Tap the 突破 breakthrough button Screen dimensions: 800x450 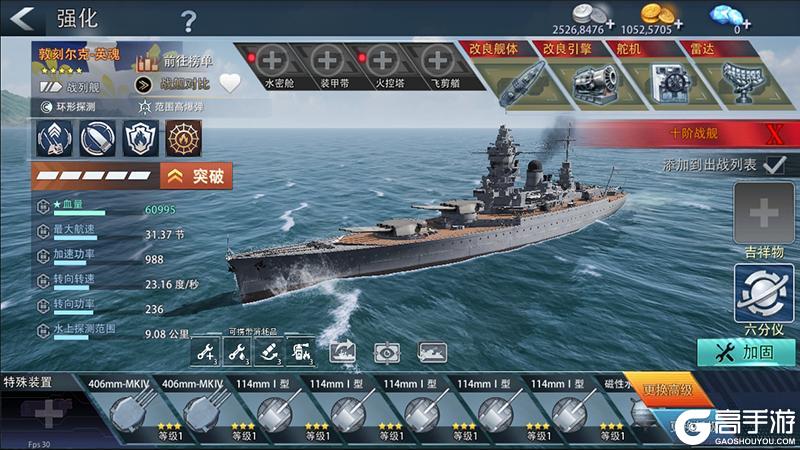(198, 177)
